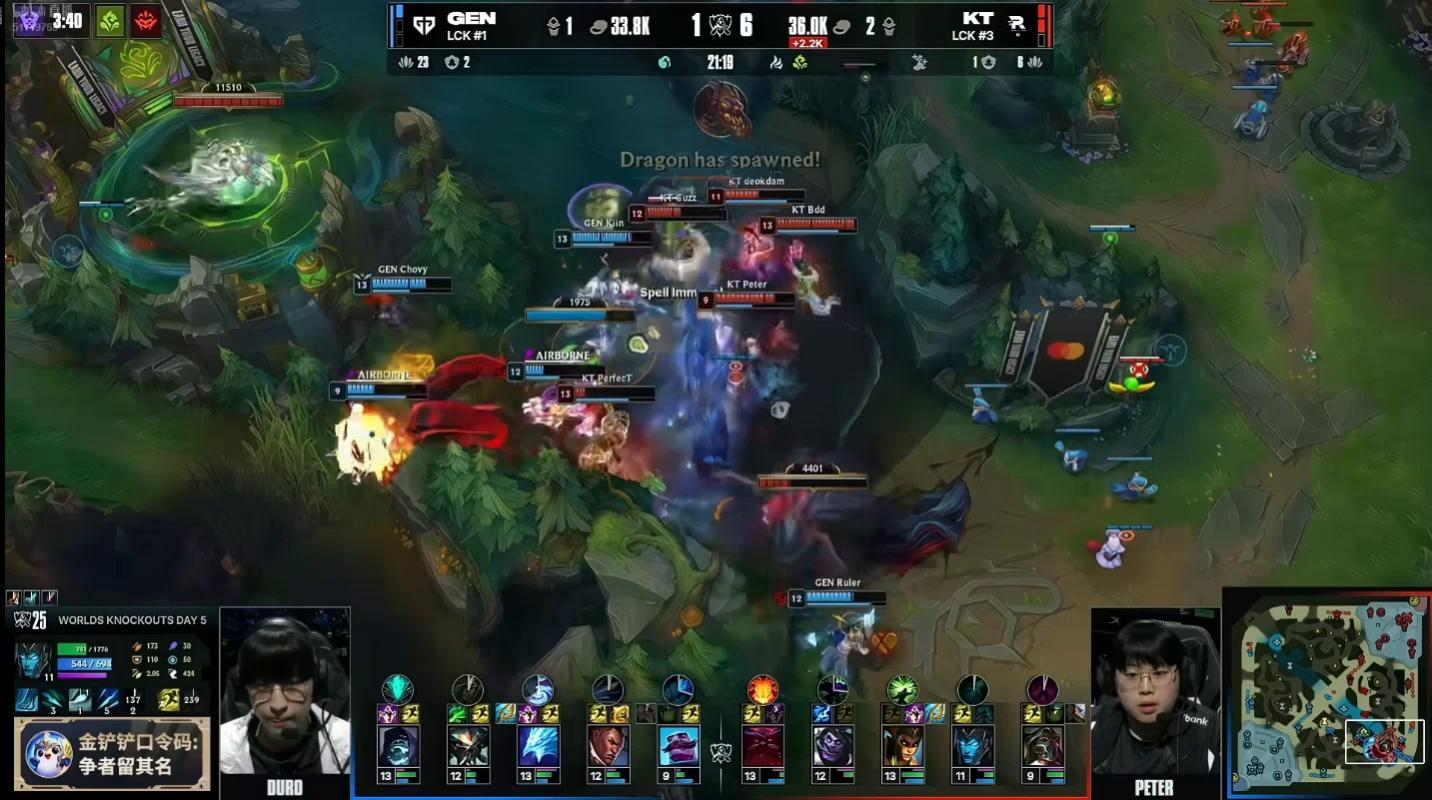Click the KT team logo on scoreboard
Screen dimensions: 1432x800
point(1016,25)
